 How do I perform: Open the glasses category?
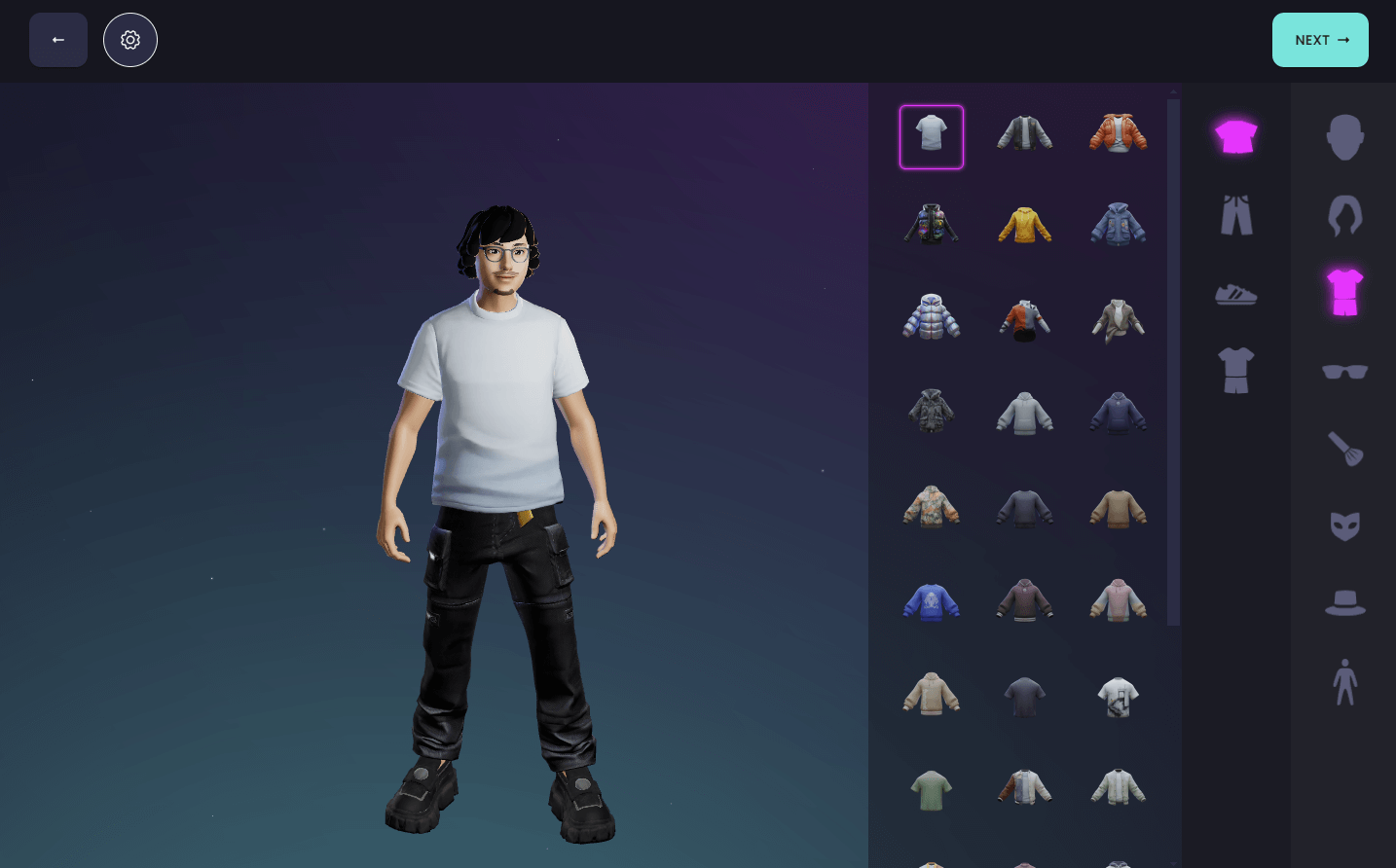(1344, 371)
